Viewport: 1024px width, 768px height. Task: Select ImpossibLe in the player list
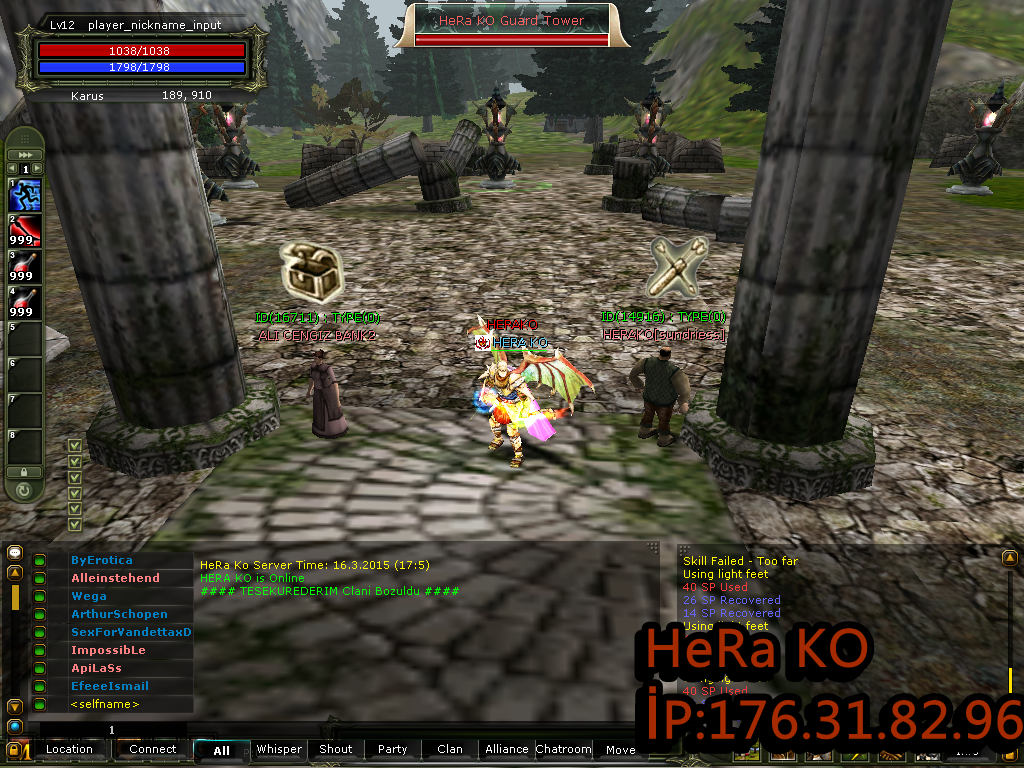pos(108,650)
